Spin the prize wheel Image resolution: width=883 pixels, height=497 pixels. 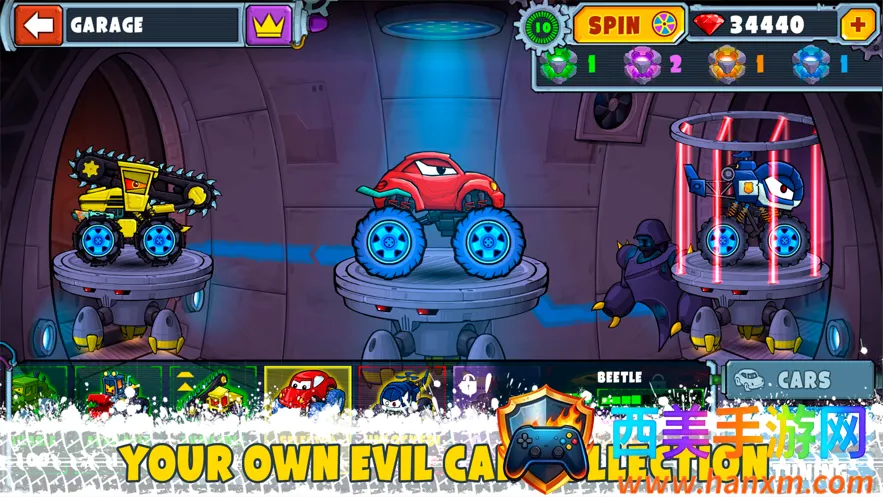coord(626,25)
